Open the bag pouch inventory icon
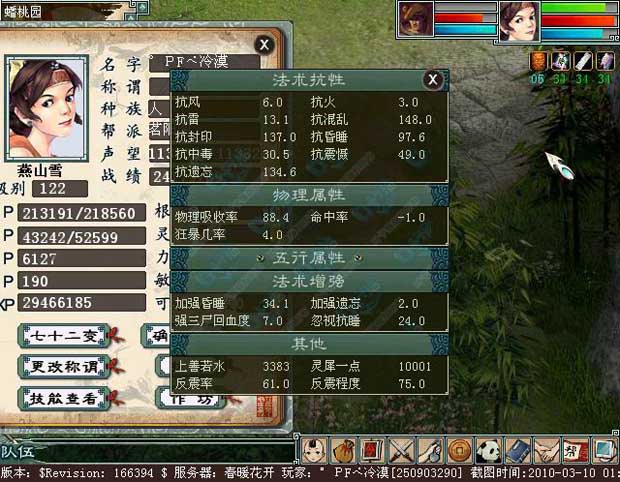This screenshot has height=482, width=620. coord(343,450)
